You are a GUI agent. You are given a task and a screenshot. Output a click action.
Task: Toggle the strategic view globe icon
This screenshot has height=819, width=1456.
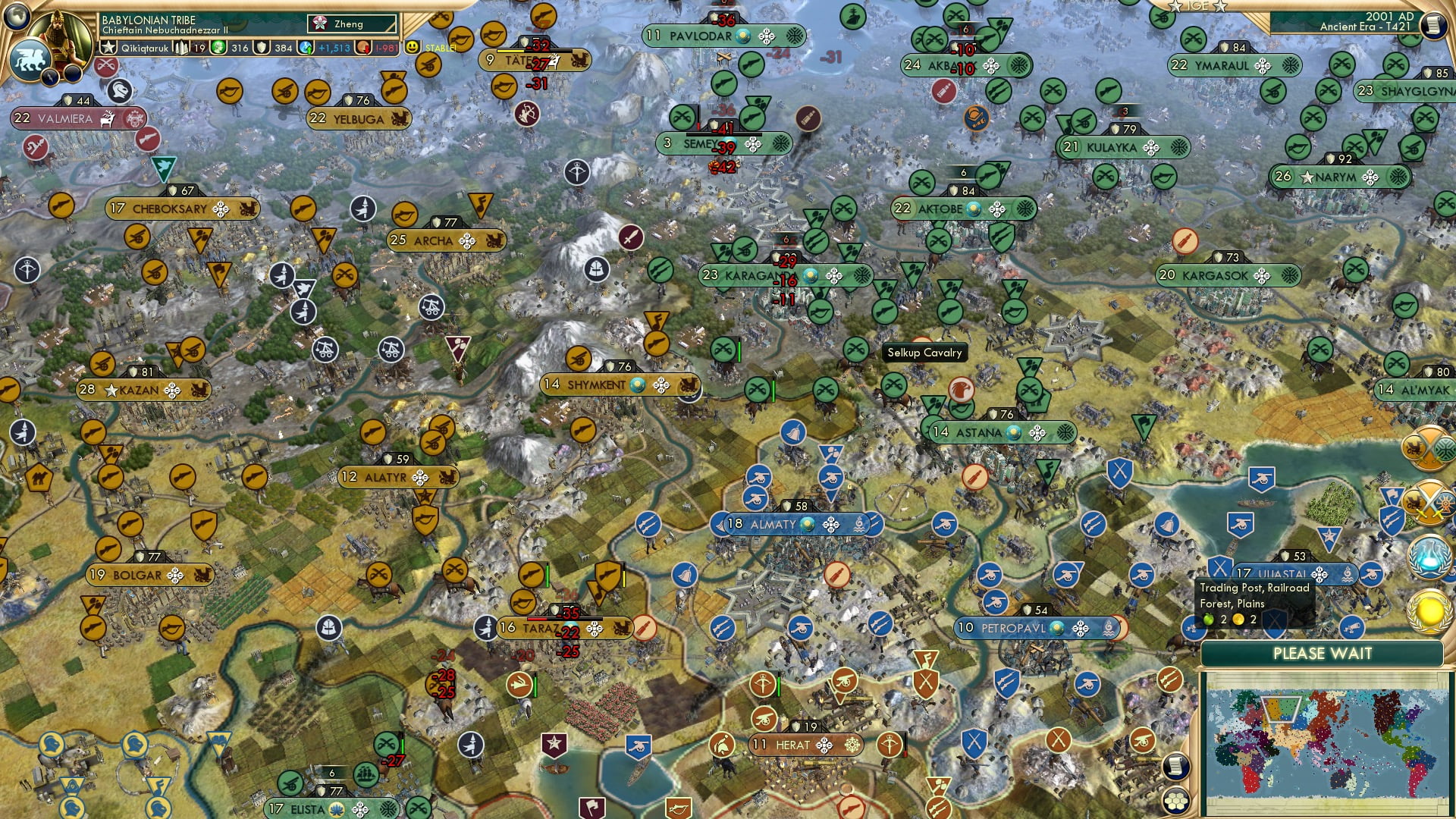(15, 16)
